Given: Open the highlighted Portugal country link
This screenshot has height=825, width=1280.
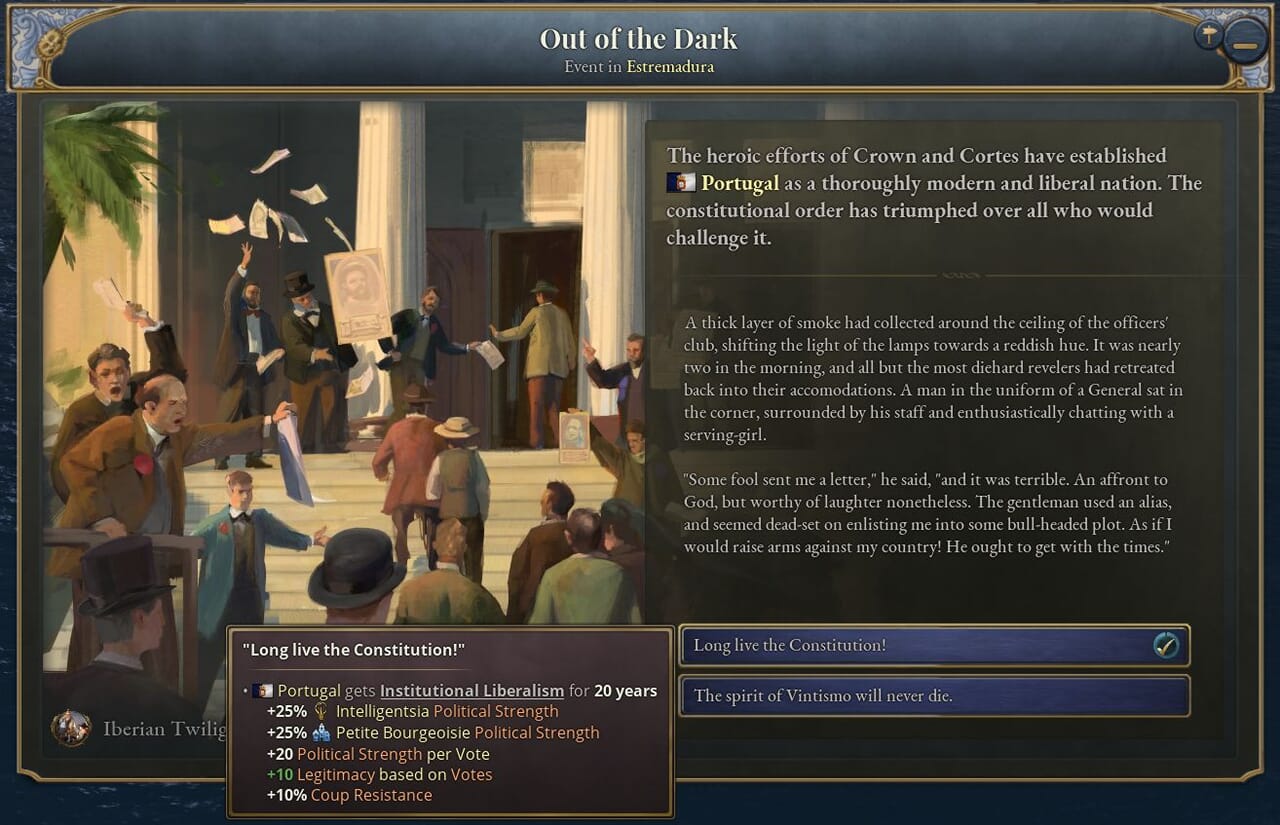Looking at the screenshot, I should pos(740,183).
